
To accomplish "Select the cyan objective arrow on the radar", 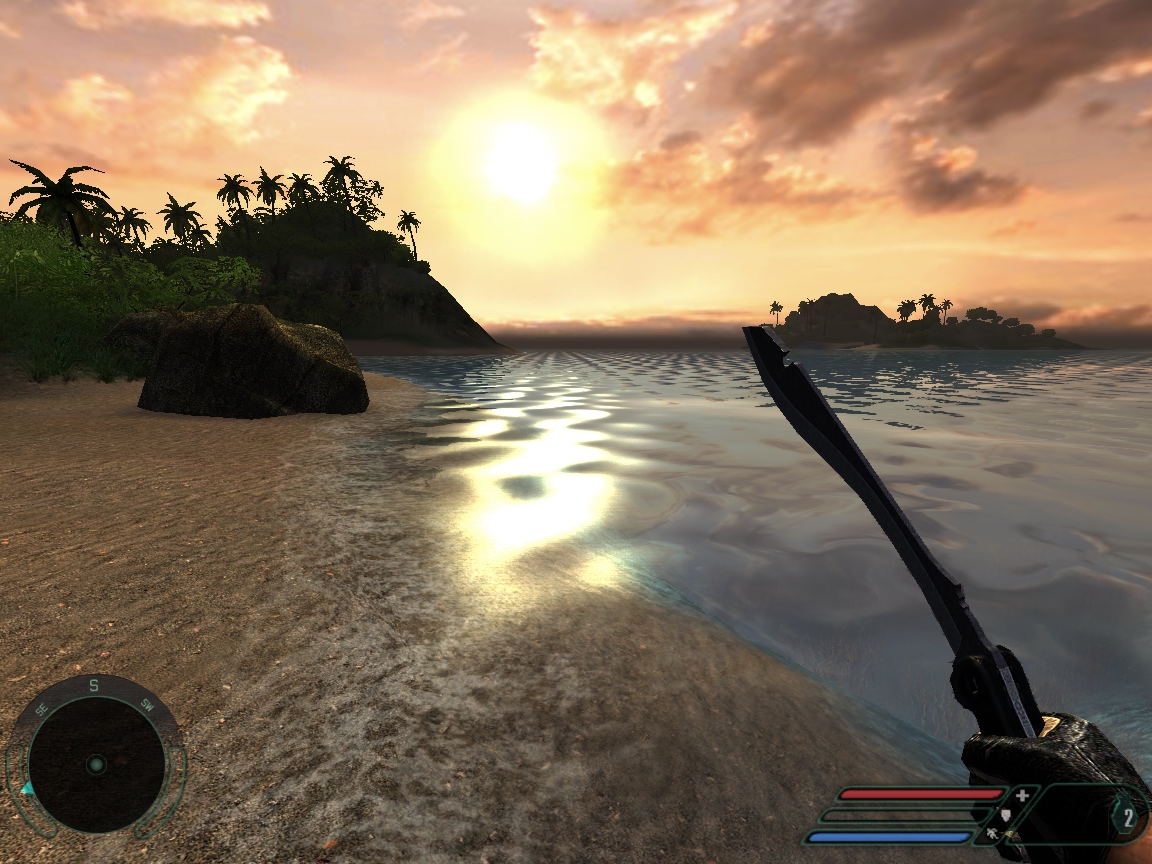I will pos(27,789).
